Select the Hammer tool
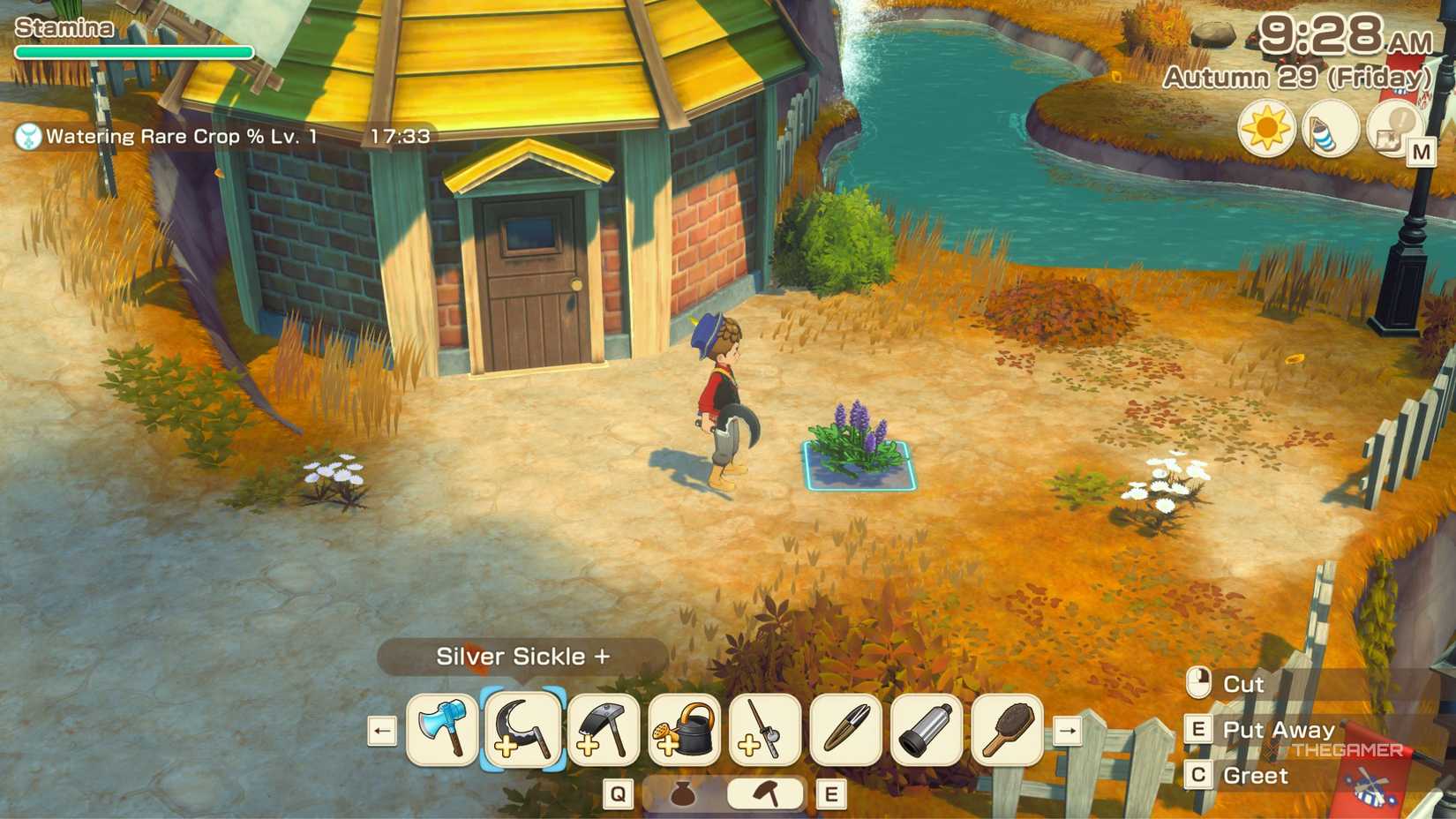This screenshot has height=819, width=1456. (x=602, y=730)
